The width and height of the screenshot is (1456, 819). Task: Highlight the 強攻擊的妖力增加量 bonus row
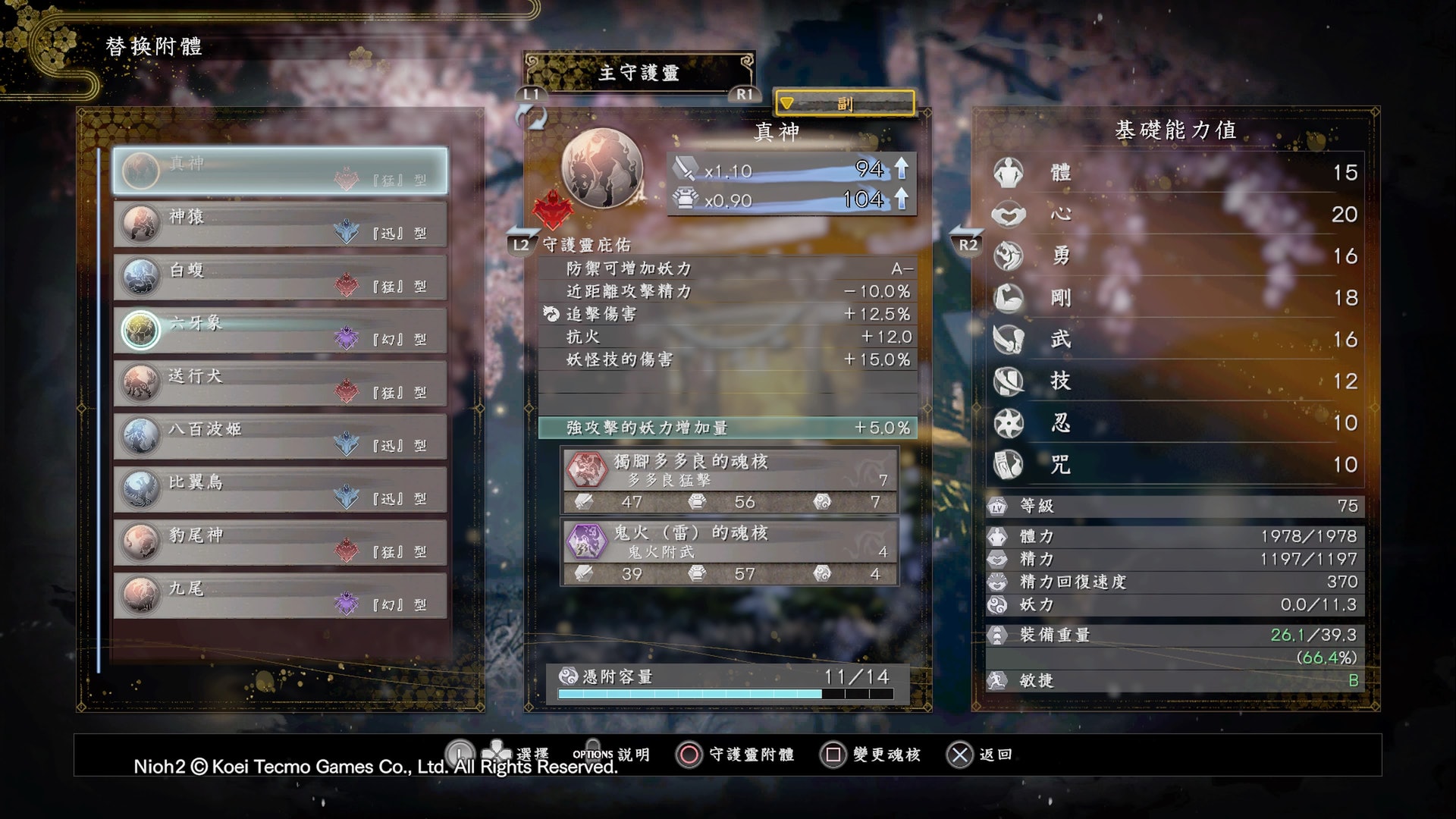[727, 428]
